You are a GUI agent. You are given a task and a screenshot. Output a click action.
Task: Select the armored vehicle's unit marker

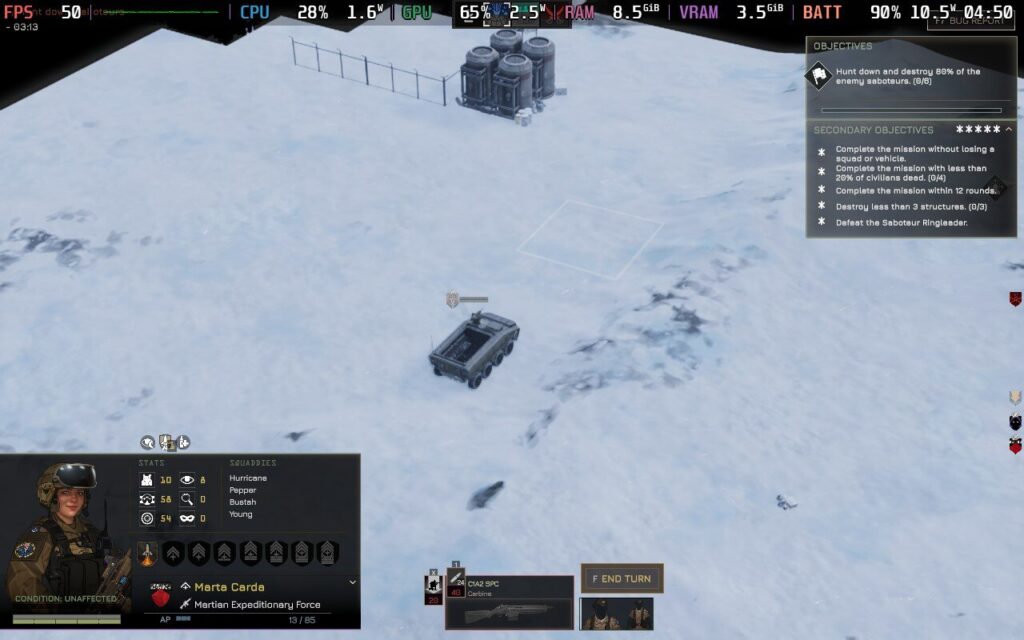[453, 299]
